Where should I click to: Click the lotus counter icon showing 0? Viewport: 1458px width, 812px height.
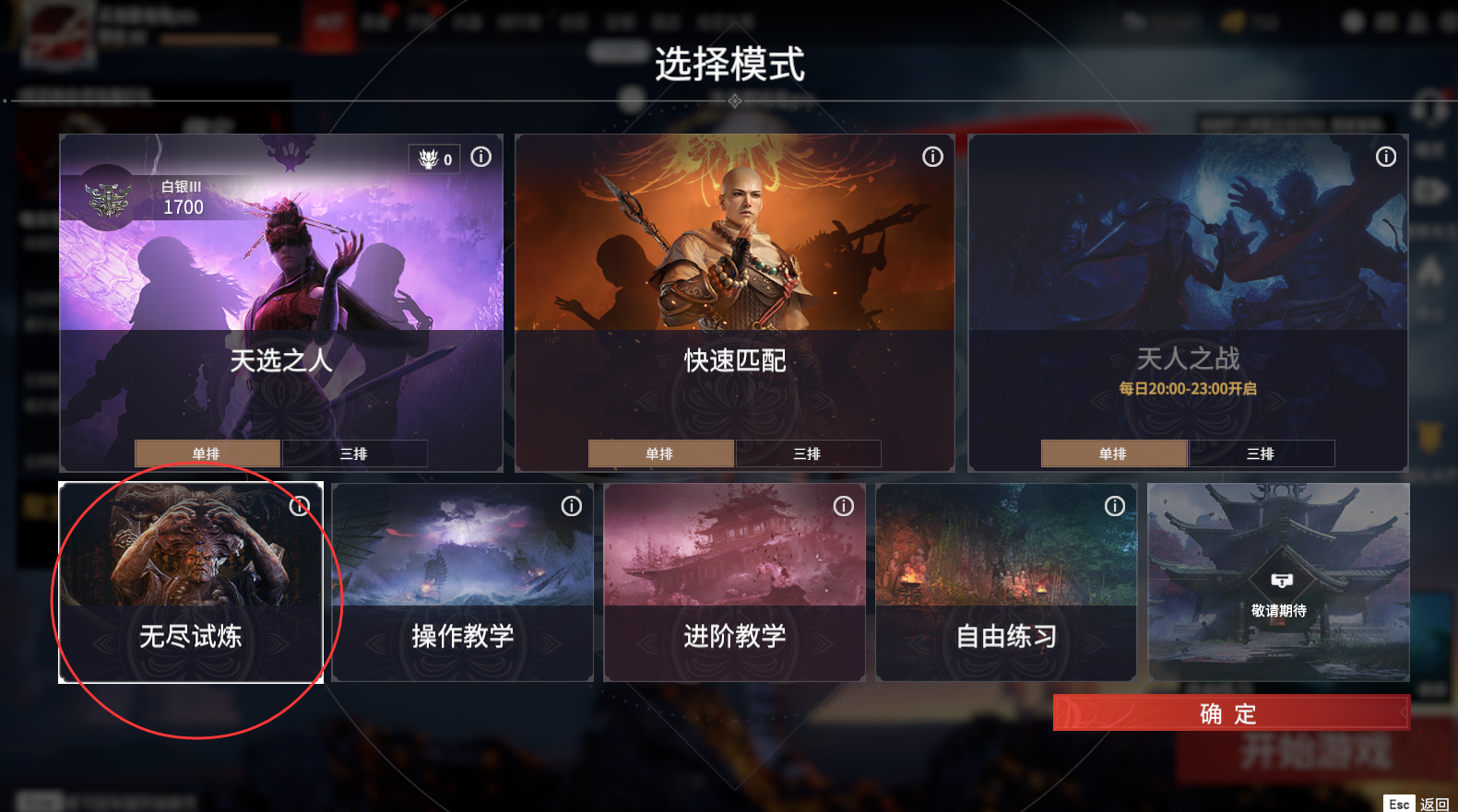[x=433, y=158]
